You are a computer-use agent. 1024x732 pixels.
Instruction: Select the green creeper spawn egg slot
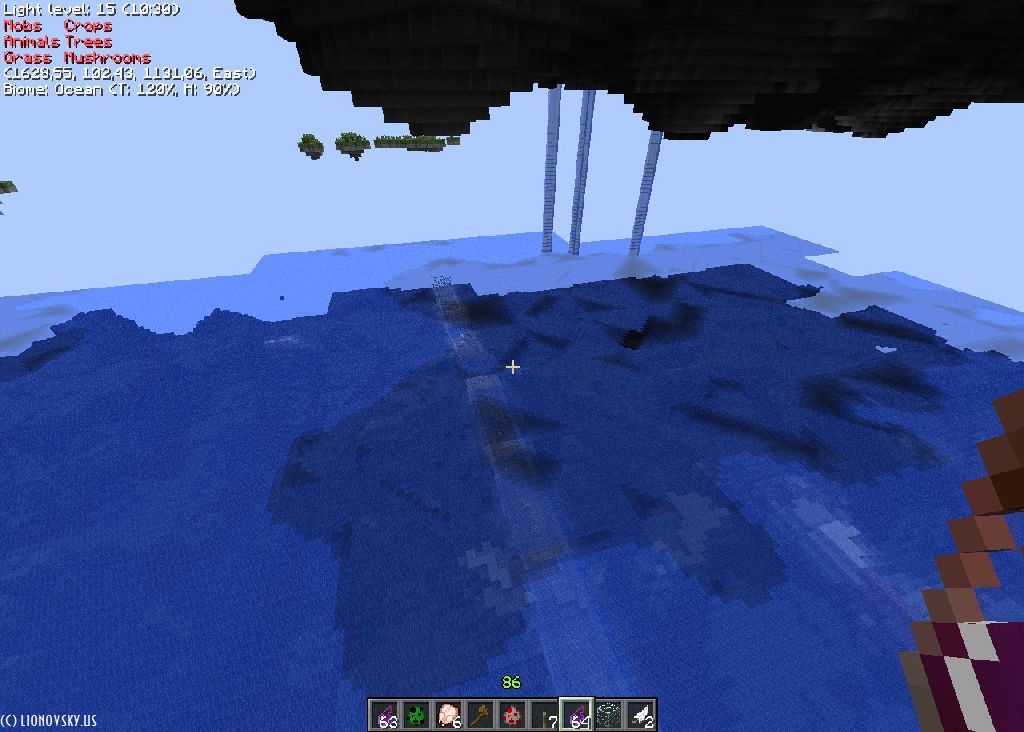(416, 715)
